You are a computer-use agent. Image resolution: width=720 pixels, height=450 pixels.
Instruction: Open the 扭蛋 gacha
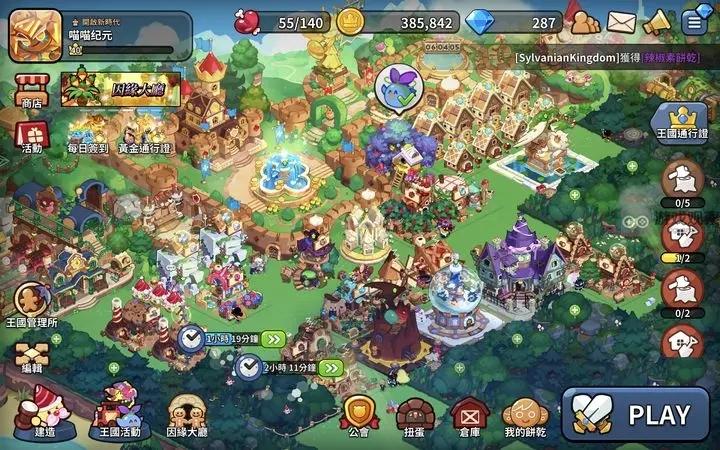pos(413,415)
